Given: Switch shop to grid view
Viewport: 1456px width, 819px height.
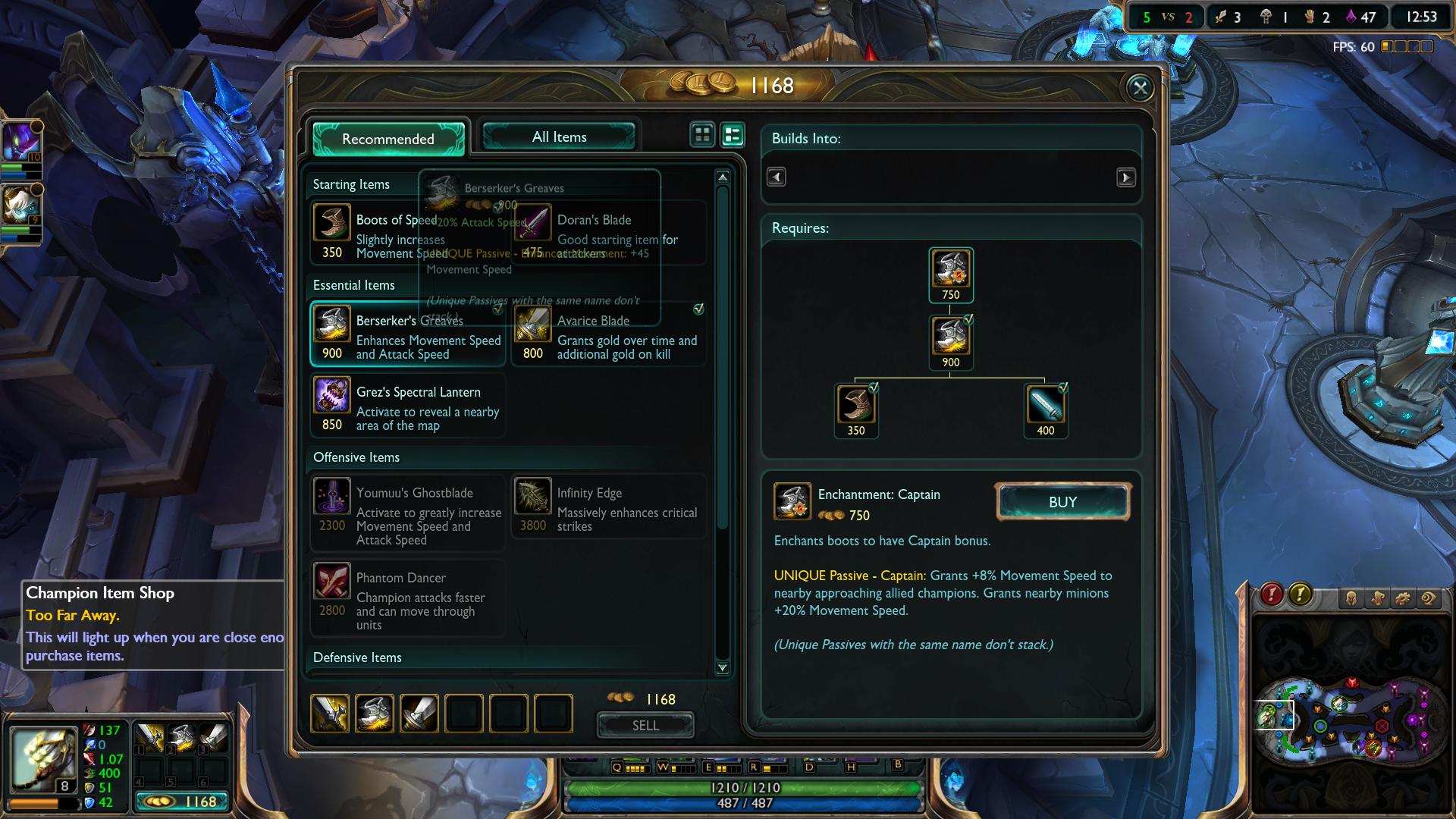Looking at the screenshot, I should point(702,135).
